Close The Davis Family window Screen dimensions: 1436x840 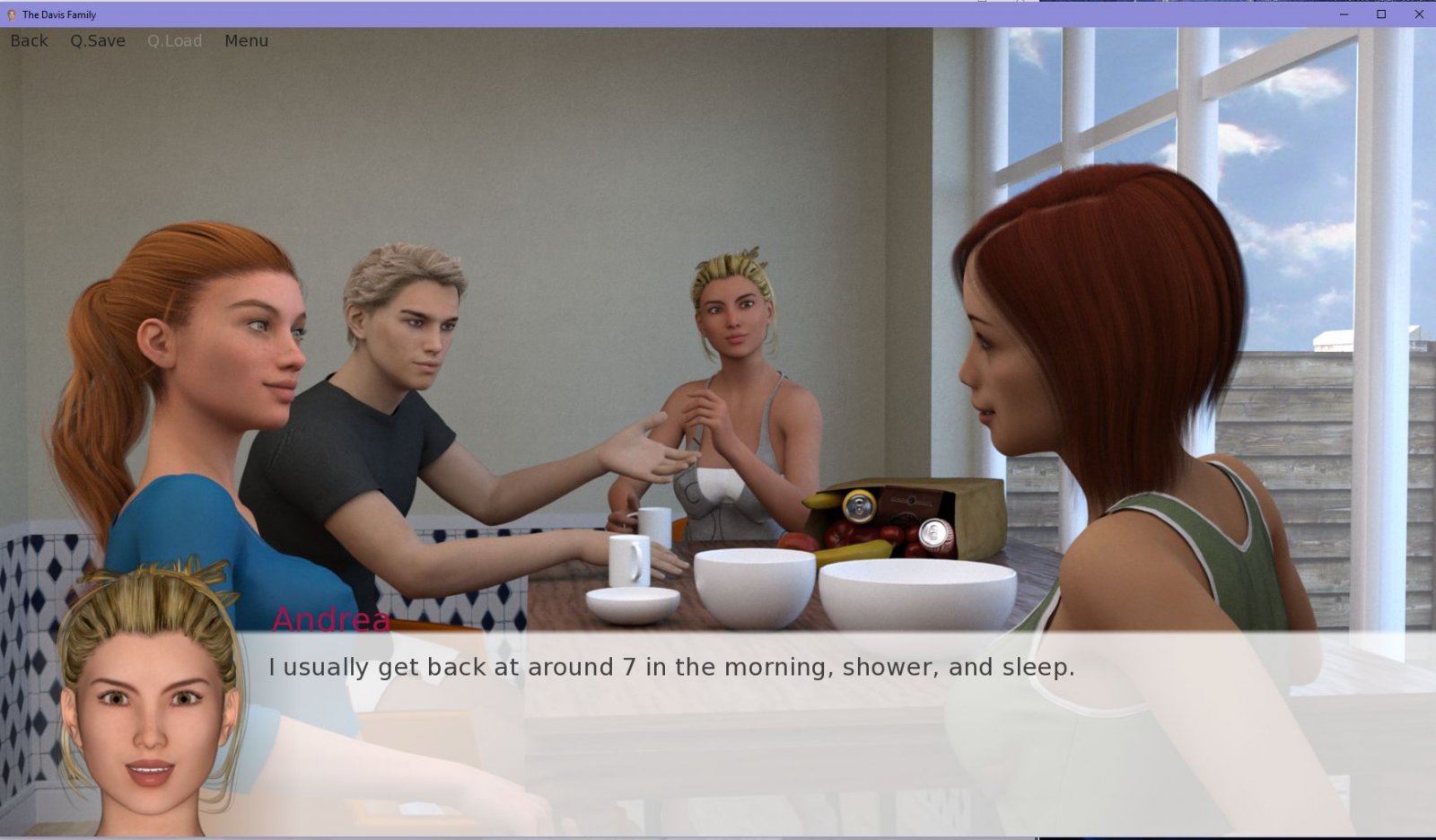pos(1419,14)
